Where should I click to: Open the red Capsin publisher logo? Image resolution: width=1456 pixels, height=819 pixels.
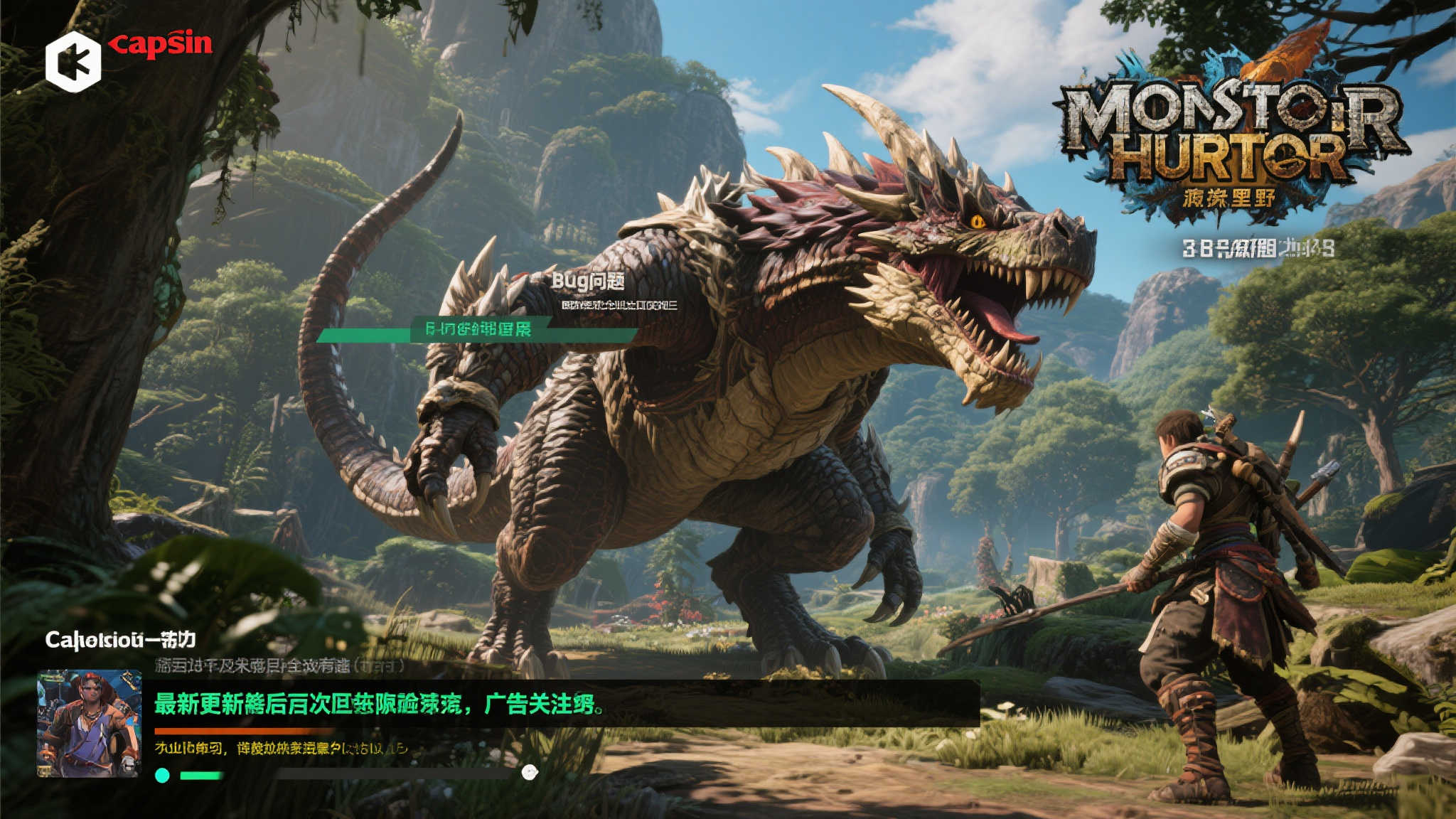coord(161,44)
